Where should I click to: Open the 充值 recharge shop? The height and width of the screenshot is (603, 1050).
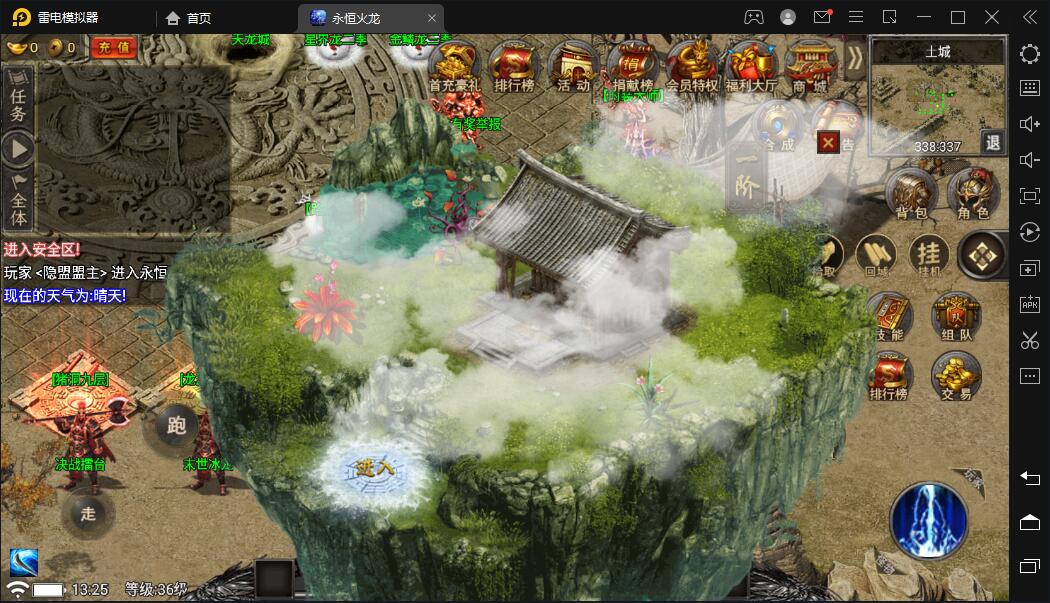click(115, 47)
